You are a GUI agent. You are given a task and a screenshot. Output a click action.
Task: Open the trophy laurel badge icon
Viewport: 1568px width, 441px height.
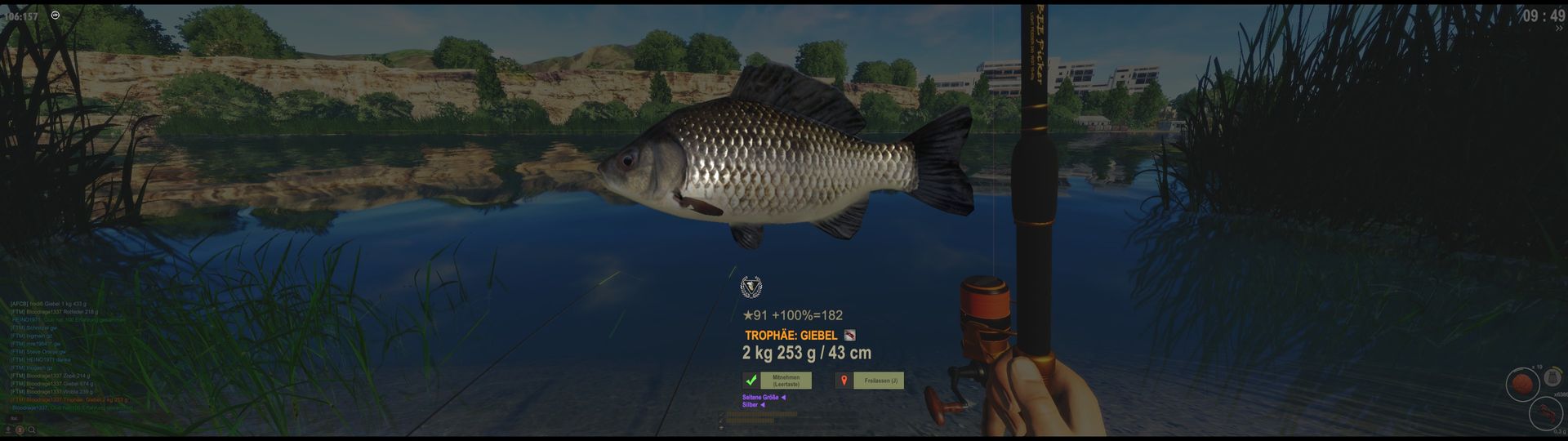pyautogui.click(x=751, y=287)
